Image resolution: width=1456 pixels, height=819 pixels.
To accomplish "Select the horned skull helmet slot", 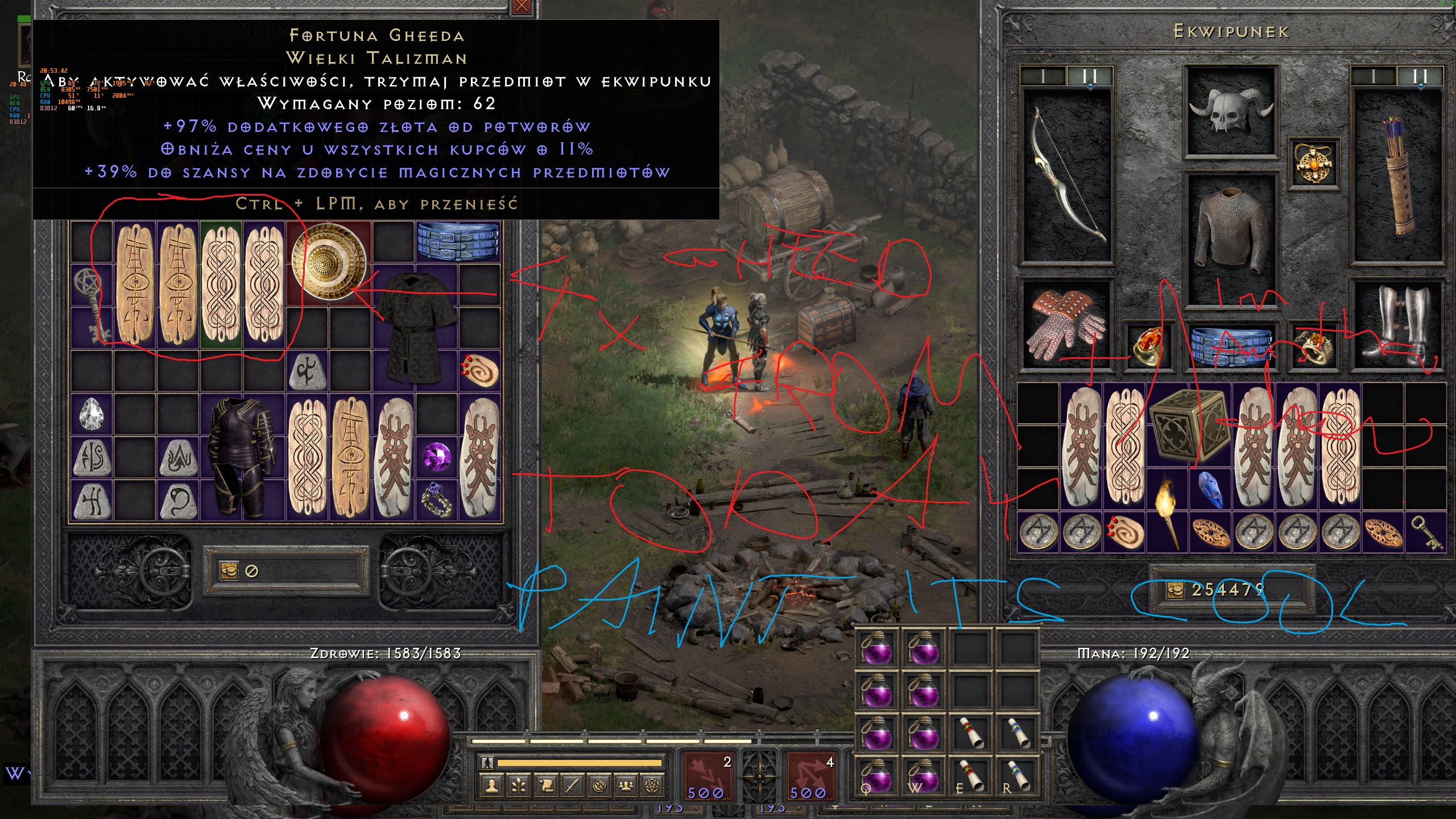I will [1231, 112].
